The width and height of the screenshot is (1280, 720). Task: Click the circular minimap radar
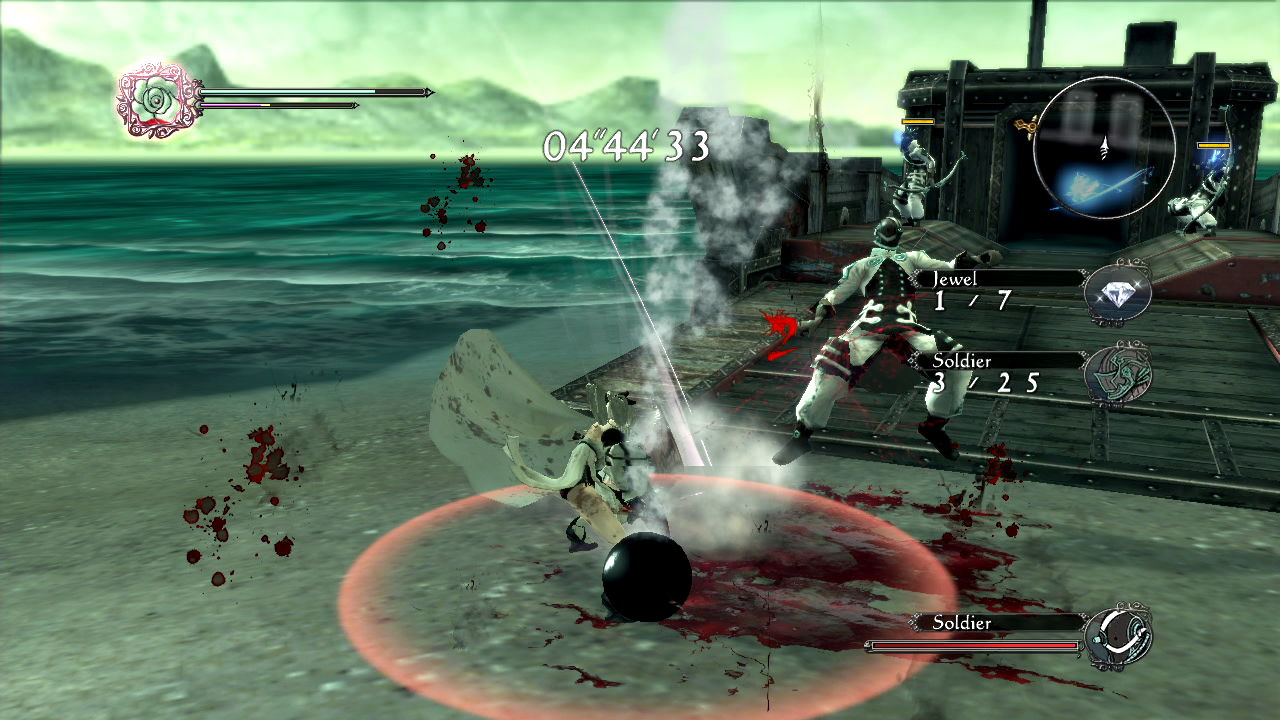point(1104,148)
